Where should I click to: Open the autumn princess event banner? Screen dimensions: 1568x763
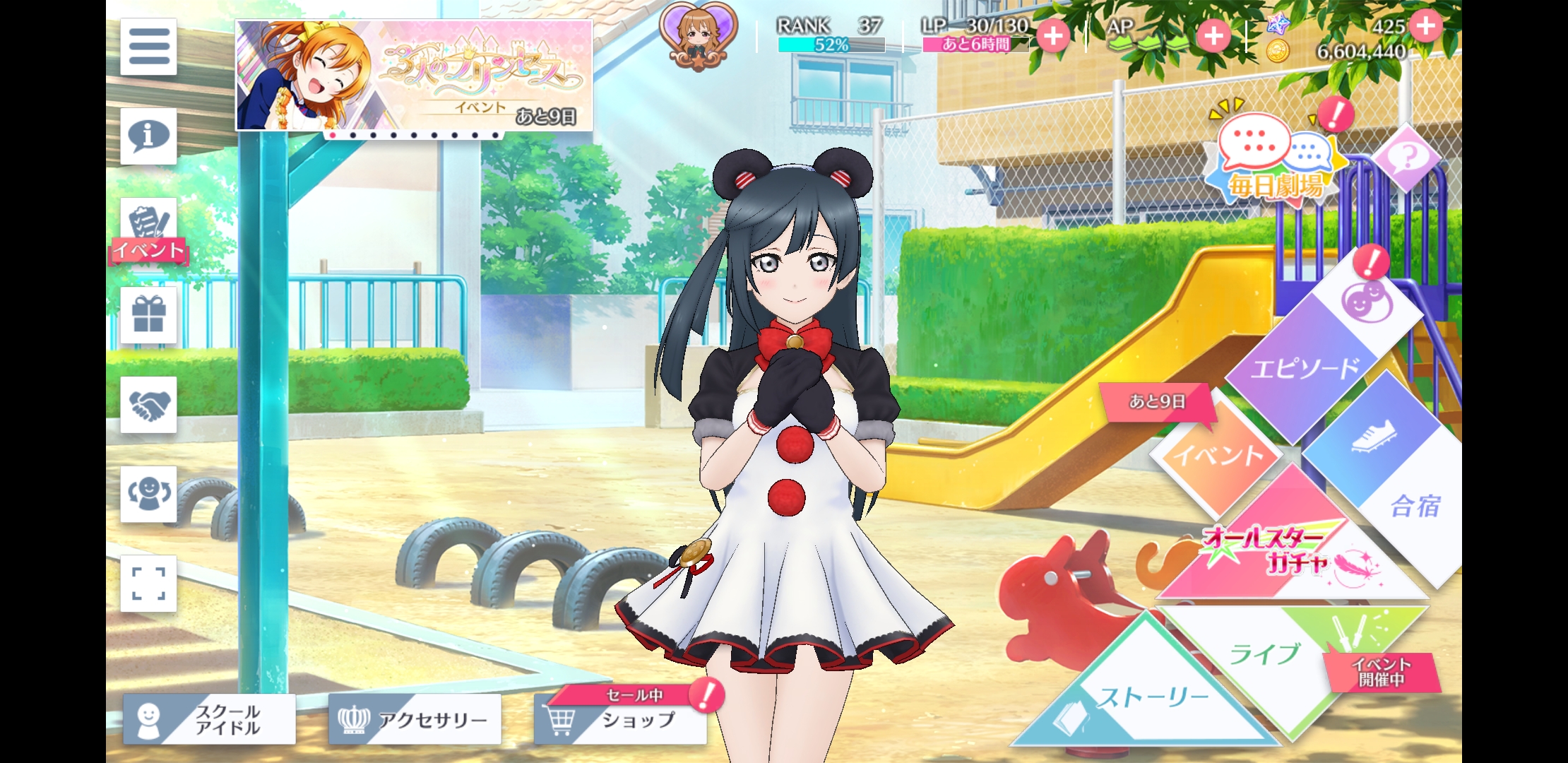click(x=414, y=75)
